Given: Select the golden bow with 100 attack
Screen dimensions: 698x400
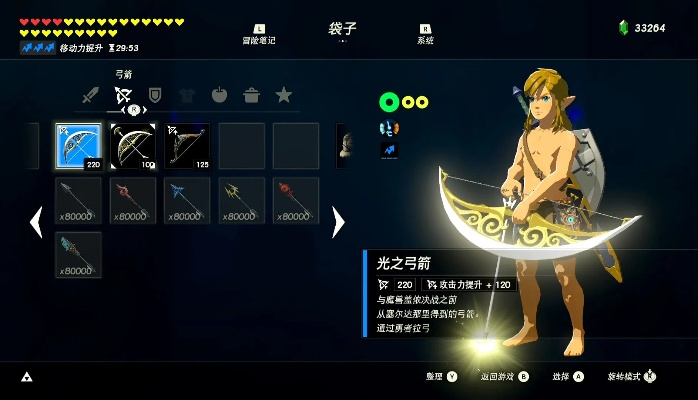Looking at the screenshot, I should [x=133, y=146].
